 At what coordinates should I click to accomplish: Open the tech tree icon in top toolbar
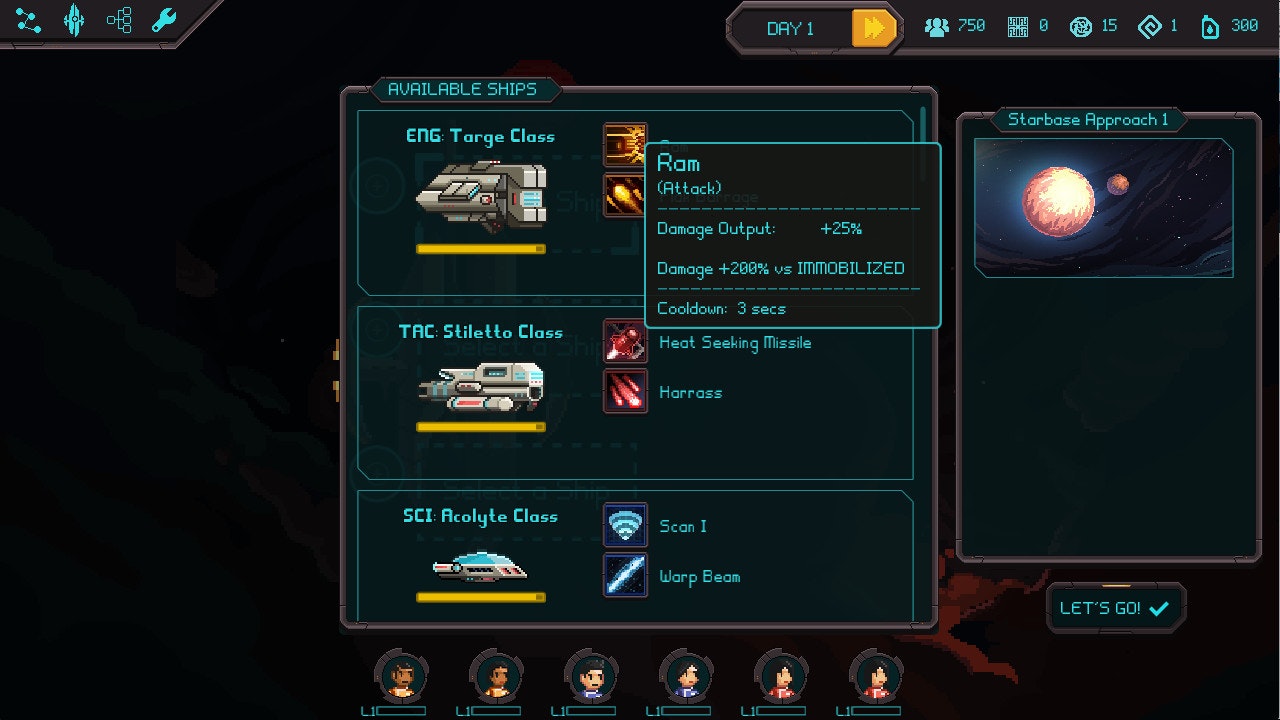tap(120, 20)
